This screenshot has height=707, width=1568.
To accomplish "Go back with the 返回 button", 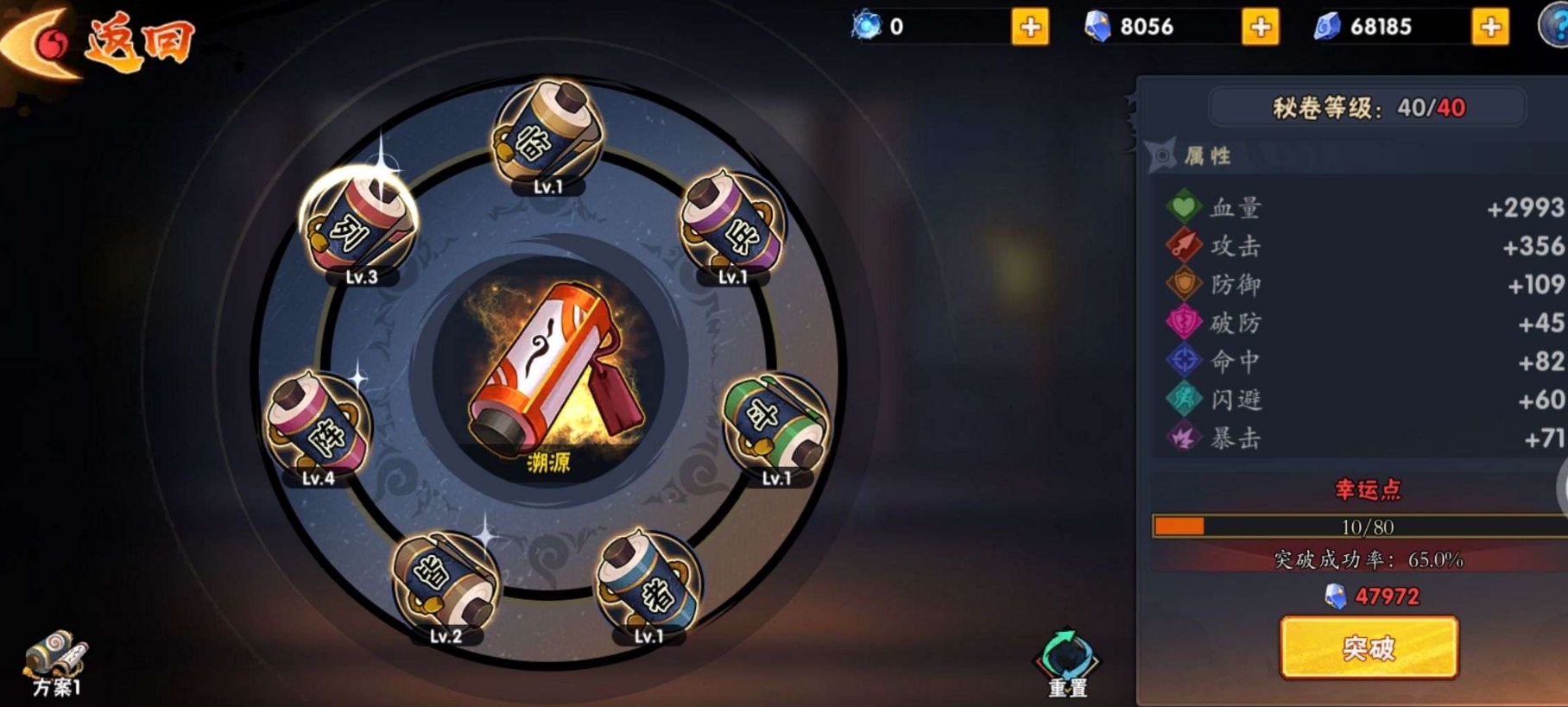I will click(99, 41).
